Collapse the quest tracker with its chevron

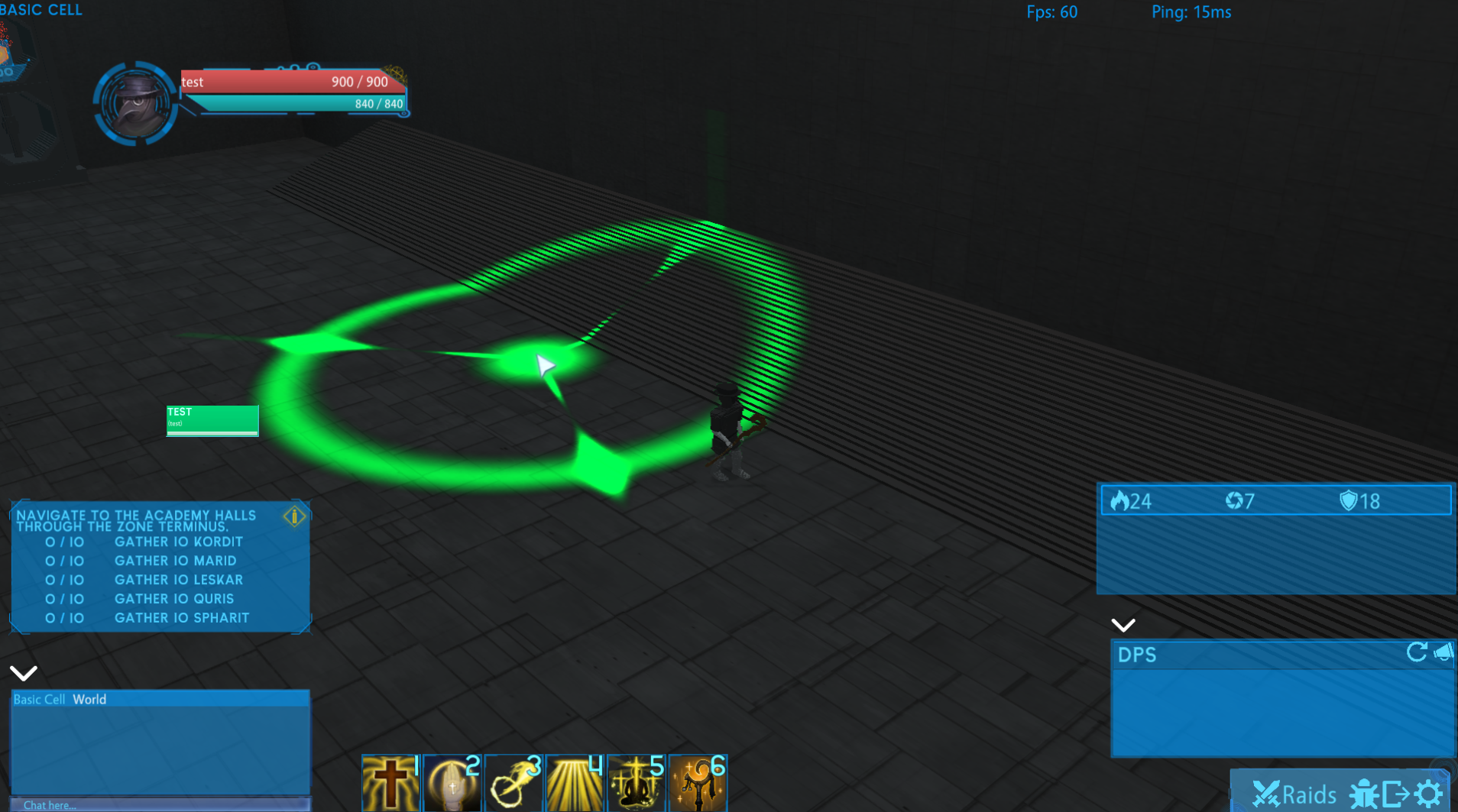(x=24, y=673)
